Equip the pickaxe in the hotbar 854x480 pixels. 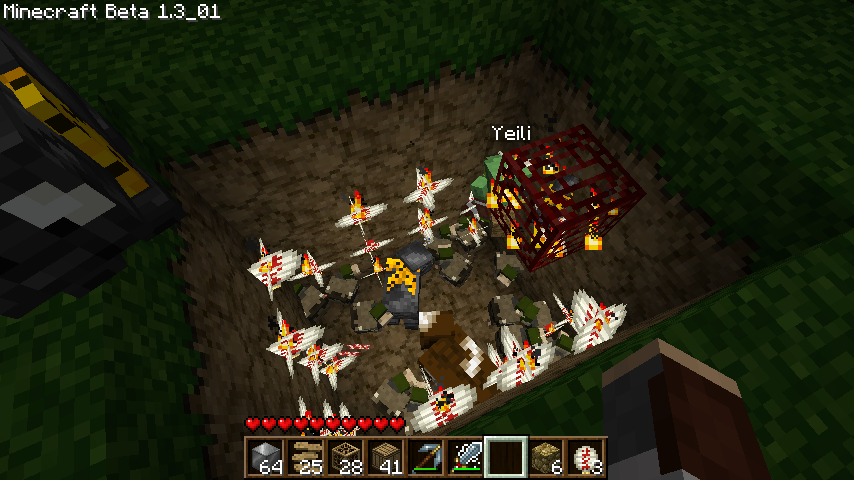tap(425, 457)
